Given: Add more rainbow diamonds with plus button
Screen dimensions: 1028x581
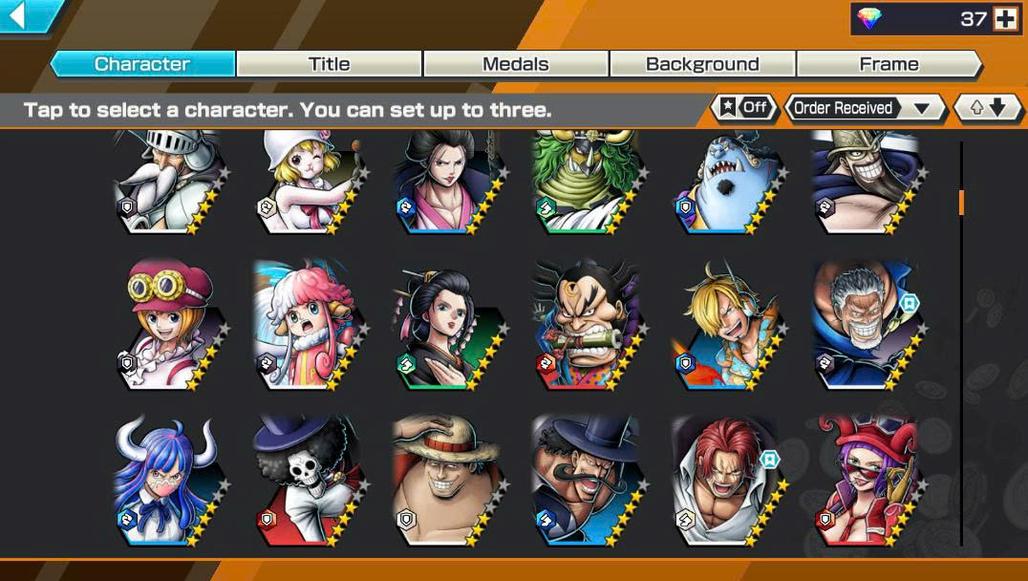Looking at the screenshot, I should pyautogui.click(x=1004, y=19).
